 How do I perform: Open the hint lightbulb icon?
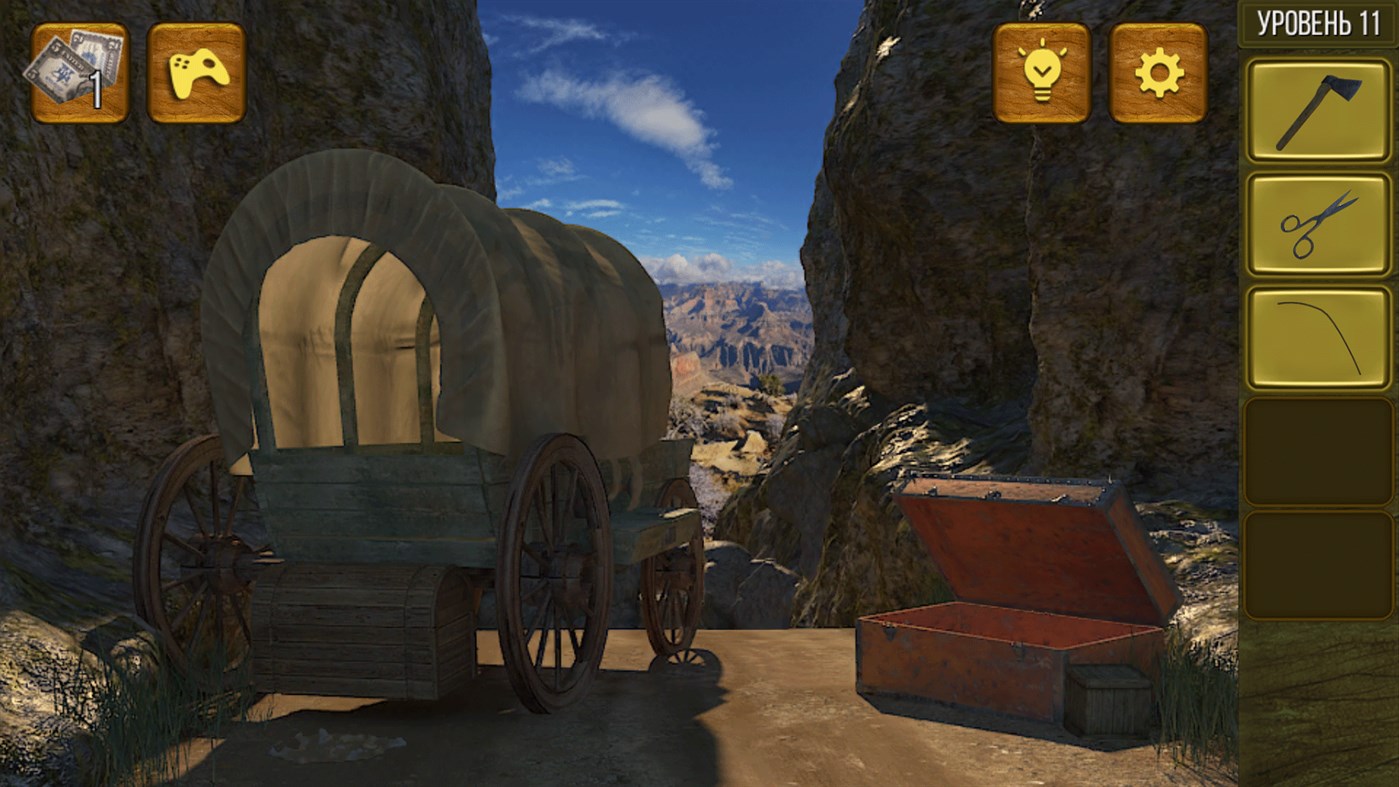tap(1040, 74)
